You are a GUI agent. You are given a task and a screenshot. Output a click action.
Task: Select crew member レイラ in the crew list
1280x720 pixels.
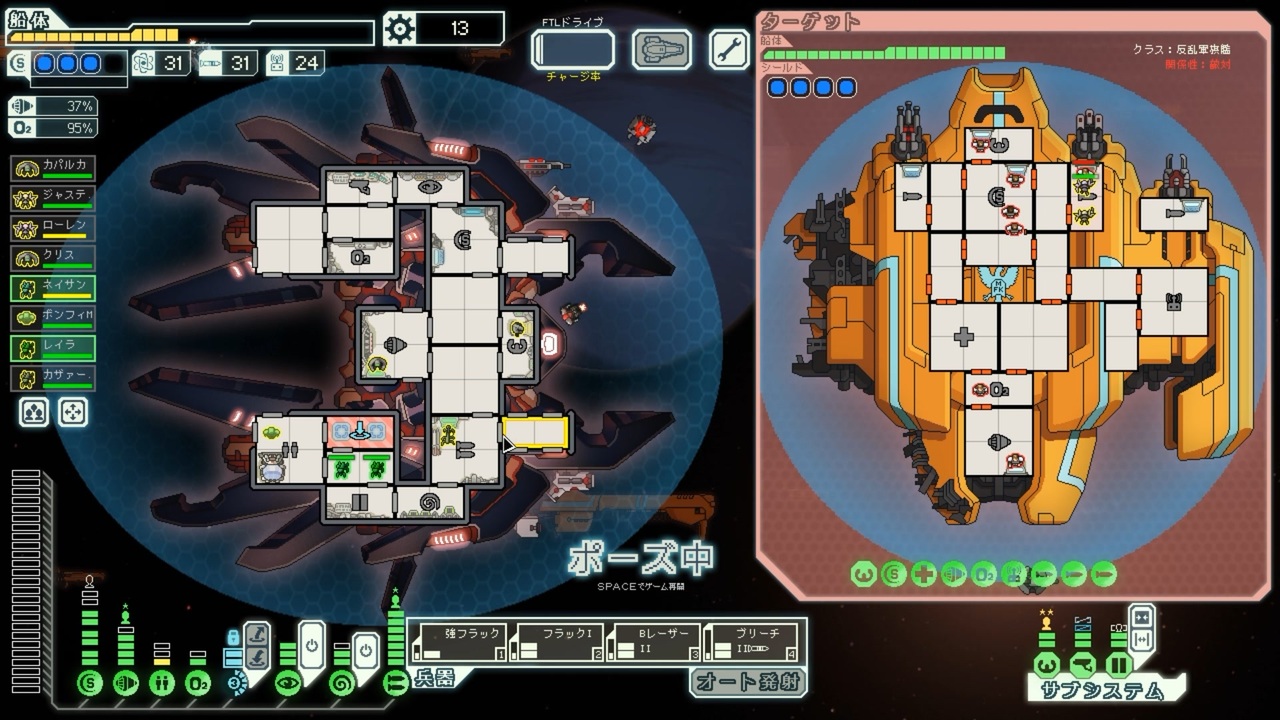pos(54,345)
